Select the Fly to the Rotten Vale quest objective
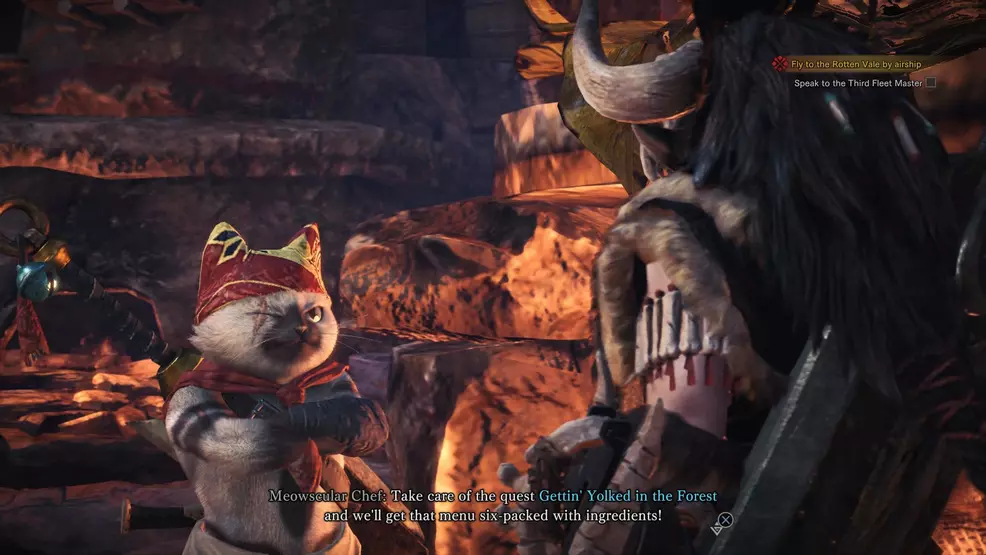986x555 pixels. [855, 64]
